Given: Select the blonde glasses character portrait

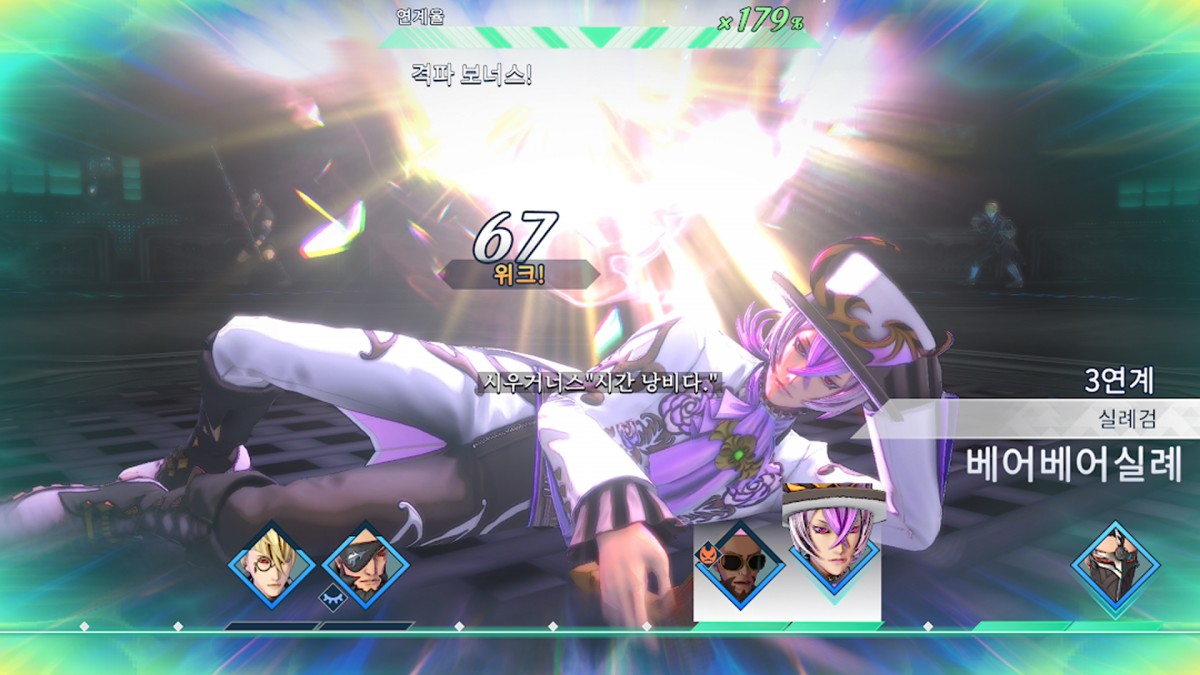Looking at the screenshot, I should [271, 564].
